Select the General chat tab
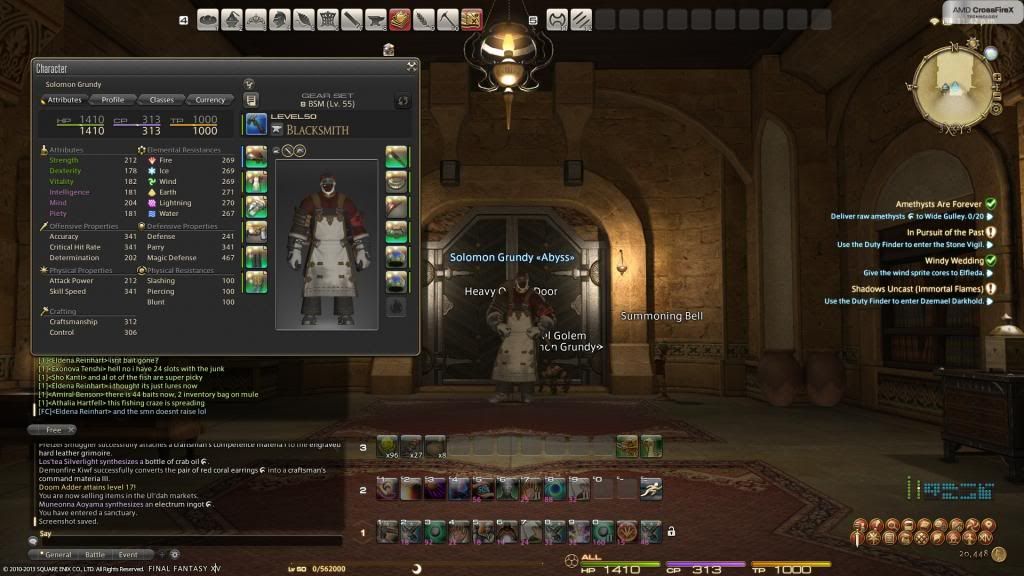Viewport: 1024px width, 576px height. pyautogui.click(x=58, y=554)
